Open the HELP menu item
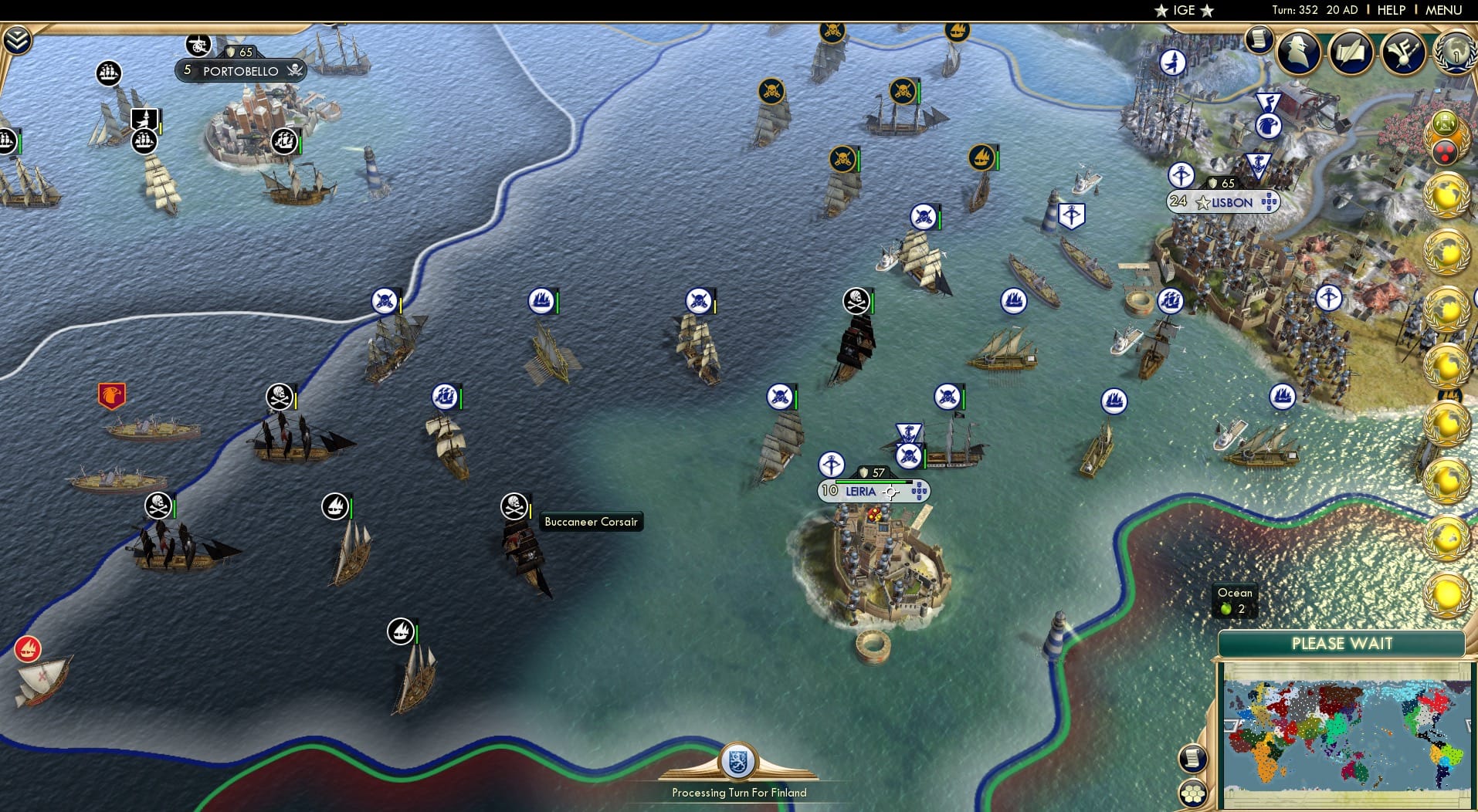The image size is (1478, 812). tap(1391, 10)
